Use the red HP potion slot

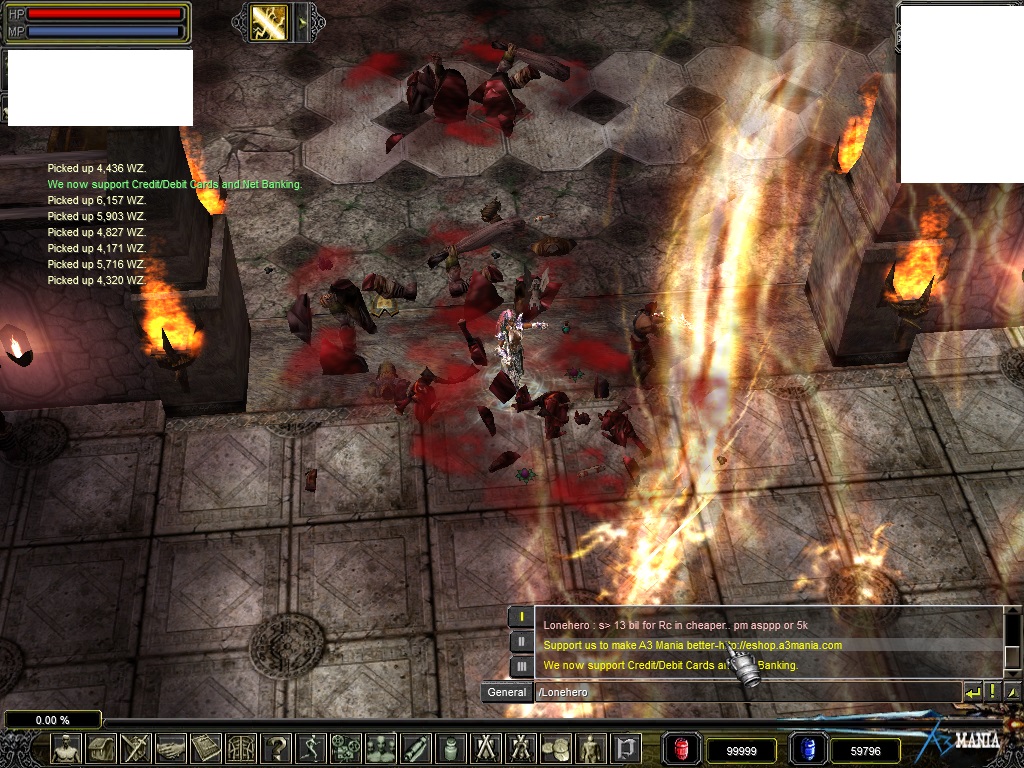click(682, 749)
